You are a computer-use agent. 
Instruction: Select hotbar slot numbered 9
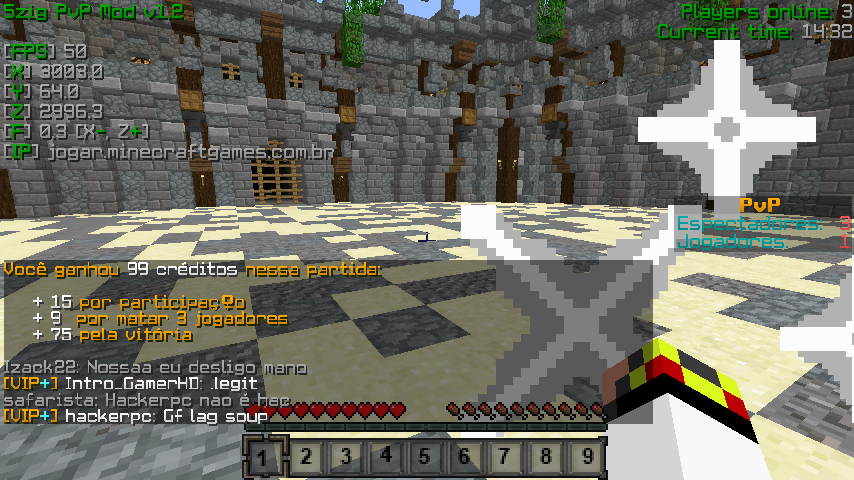point(587,458)
